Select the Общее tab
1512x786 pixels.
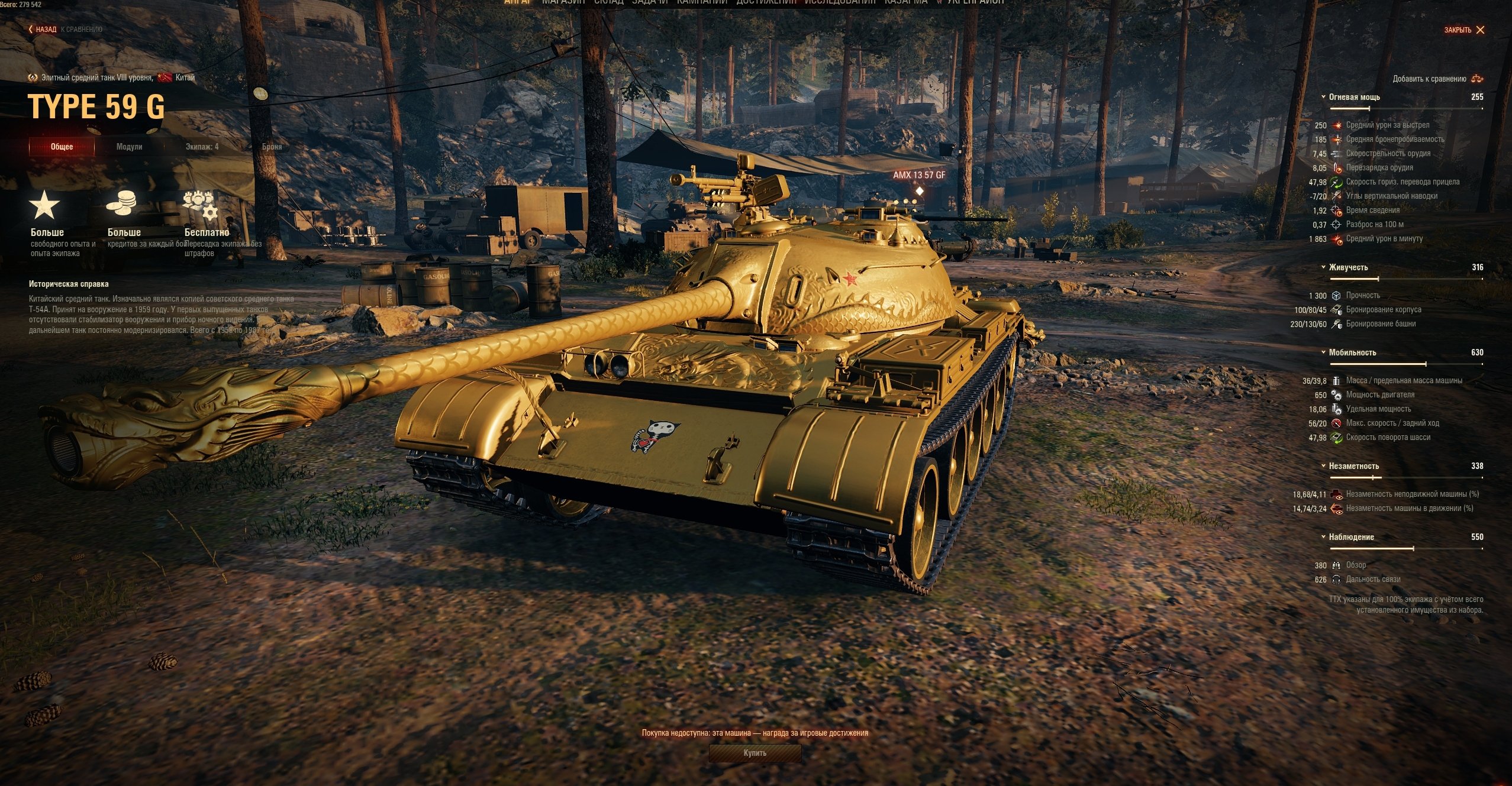(x=62, y=147)
